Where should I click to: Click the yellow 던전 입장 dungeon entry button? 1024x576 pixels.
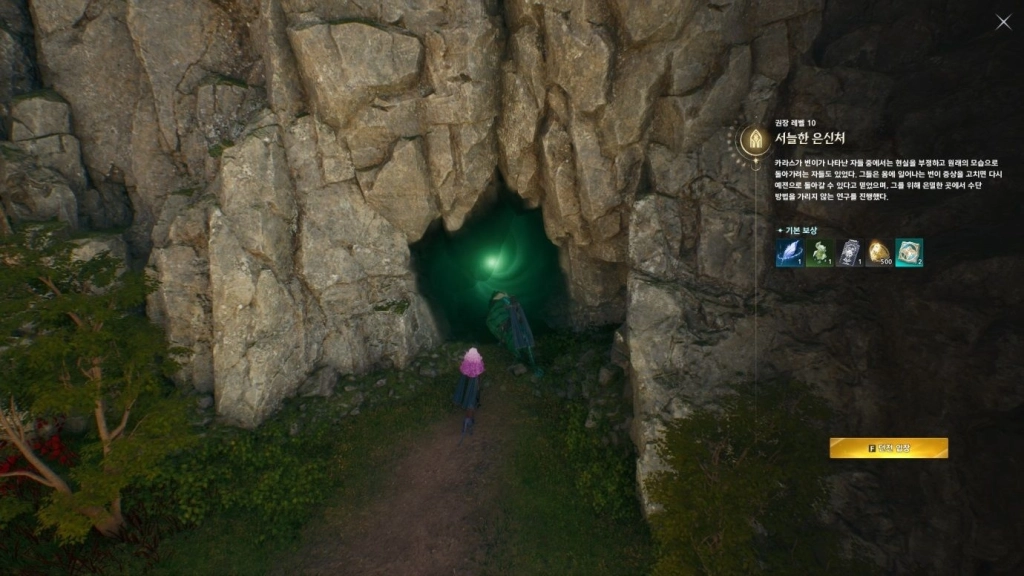point(888,448)
